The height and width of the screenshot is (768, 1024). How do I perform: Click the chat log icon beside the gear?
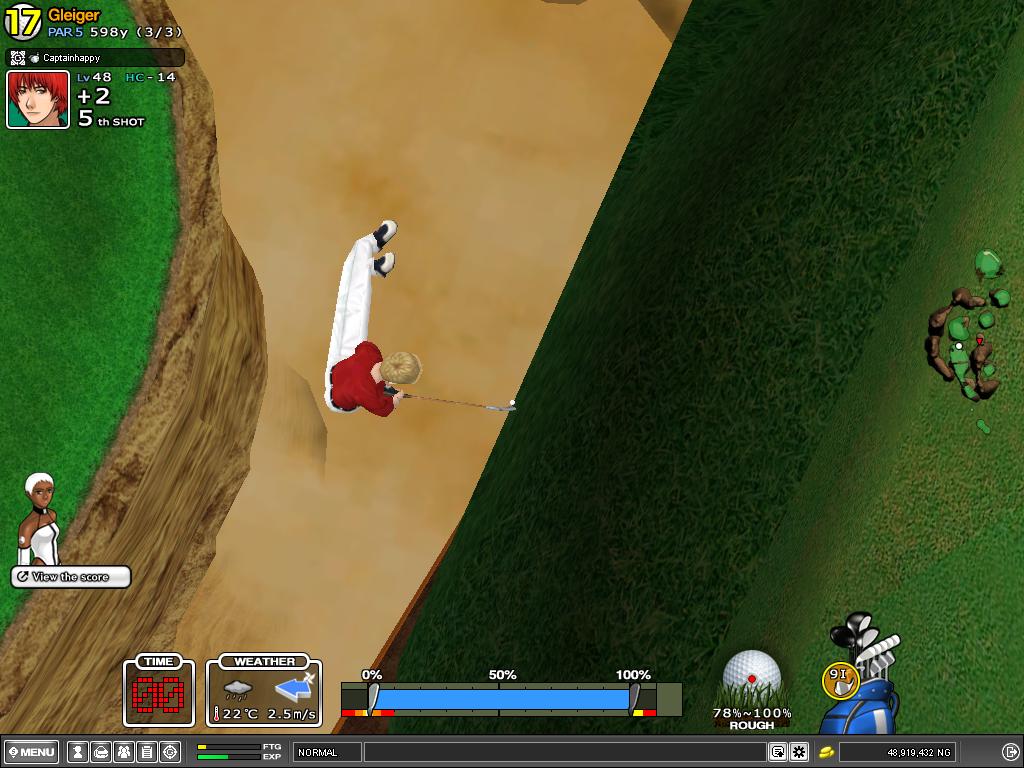(x=777, y=752)
